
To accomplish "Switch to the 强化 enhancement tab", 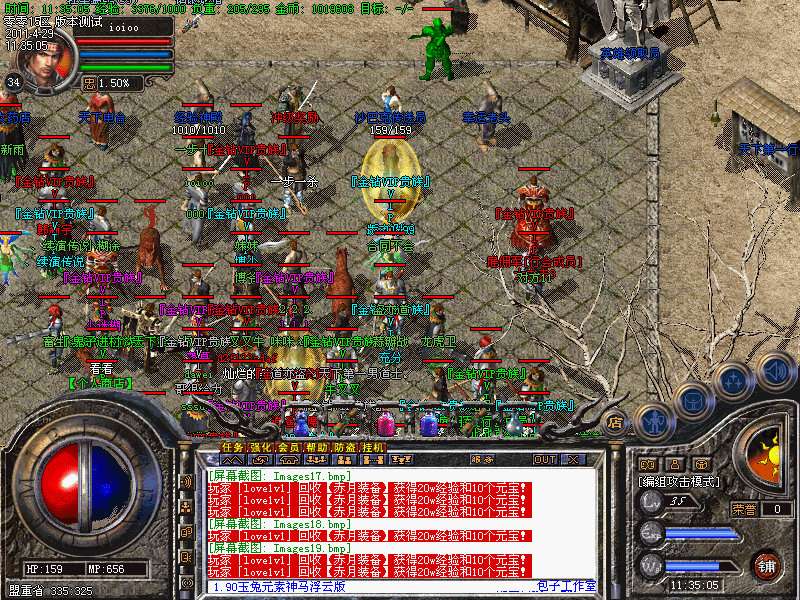I will point(260,447).
